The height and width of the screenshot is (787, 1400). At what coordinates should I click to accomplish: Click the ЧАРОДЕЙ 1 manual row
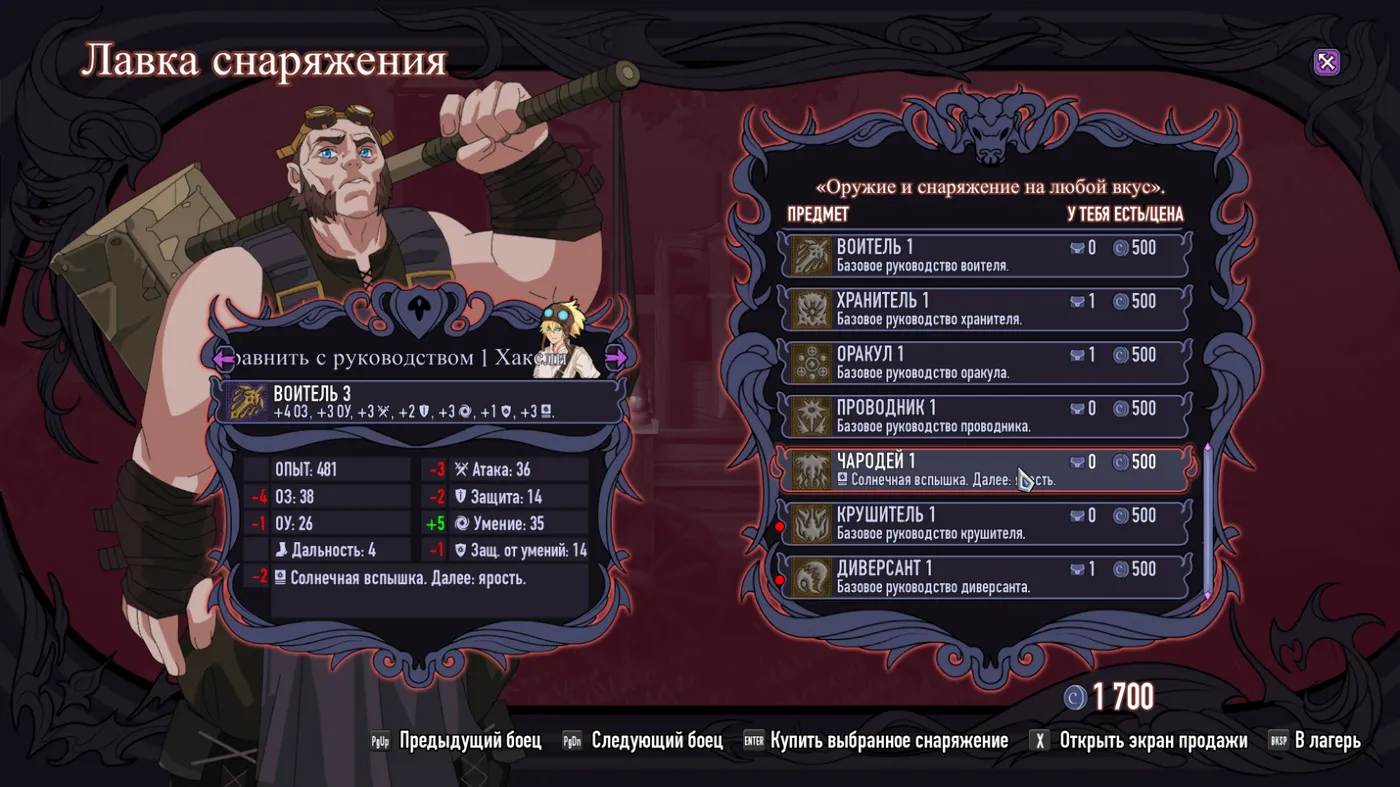tap(985, 470)
